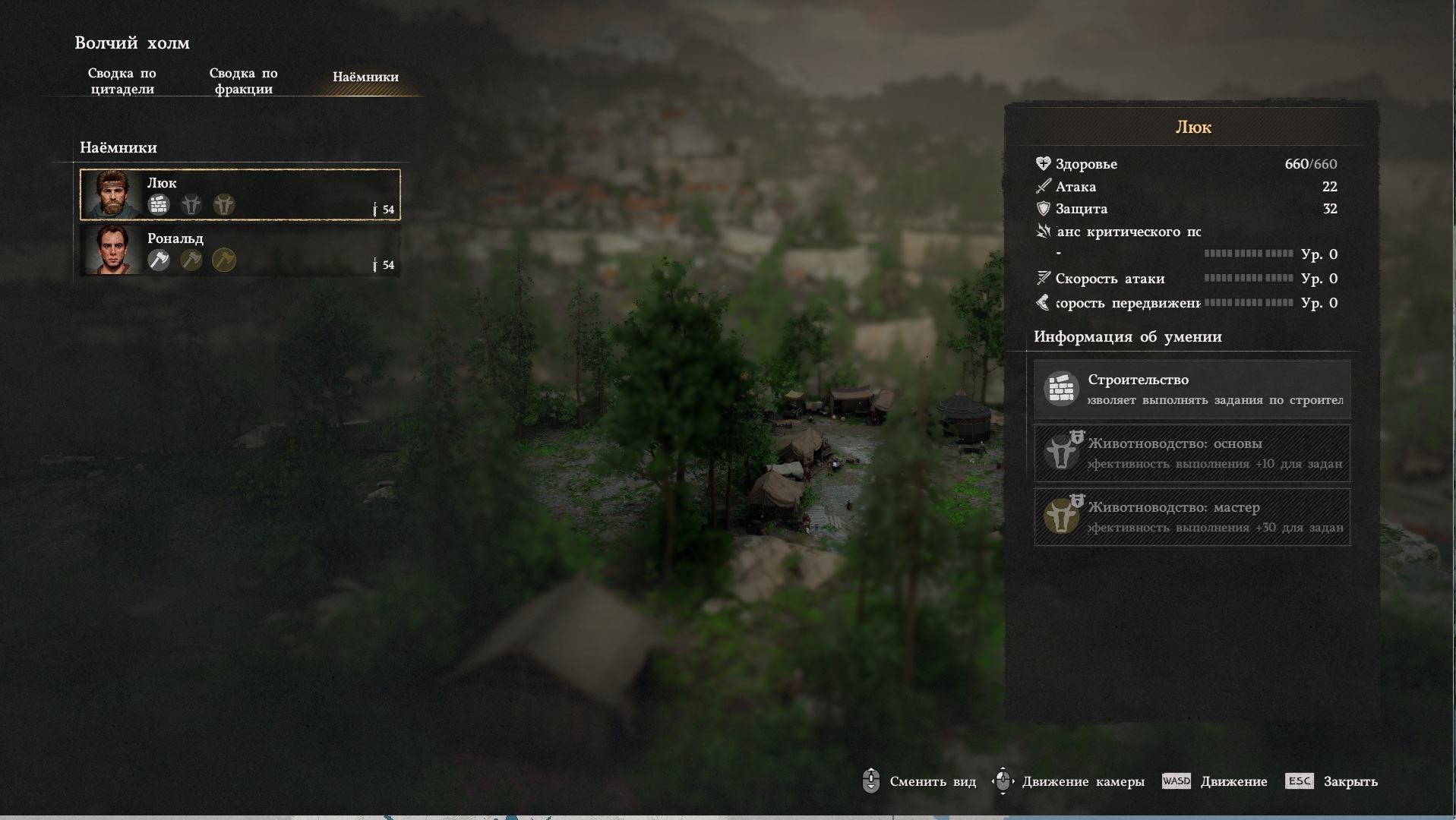Viewport: 1456px width, 820px height.
Task: Click the Строительство skill entry
Action: coord(1192,389)
